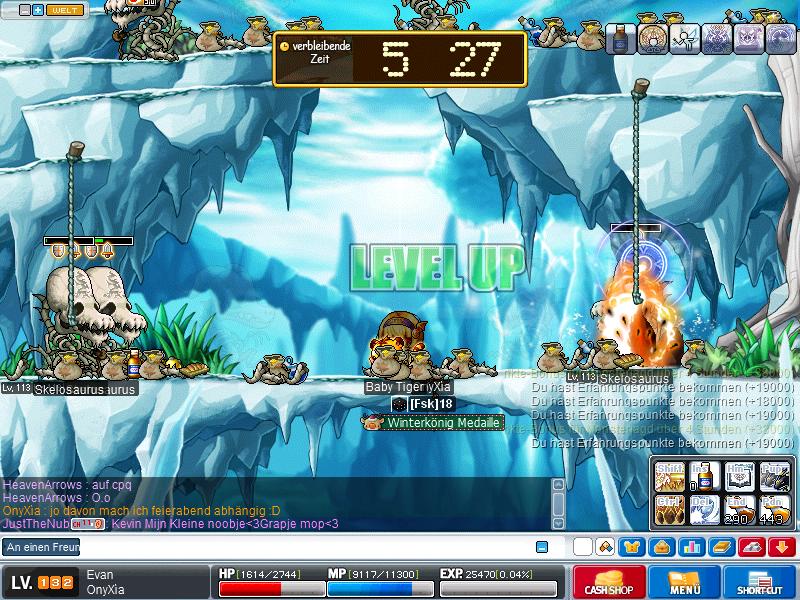Open the equipment shirt icon button
800x600 pixels.
pyautogui.click(x=633, y=547)
